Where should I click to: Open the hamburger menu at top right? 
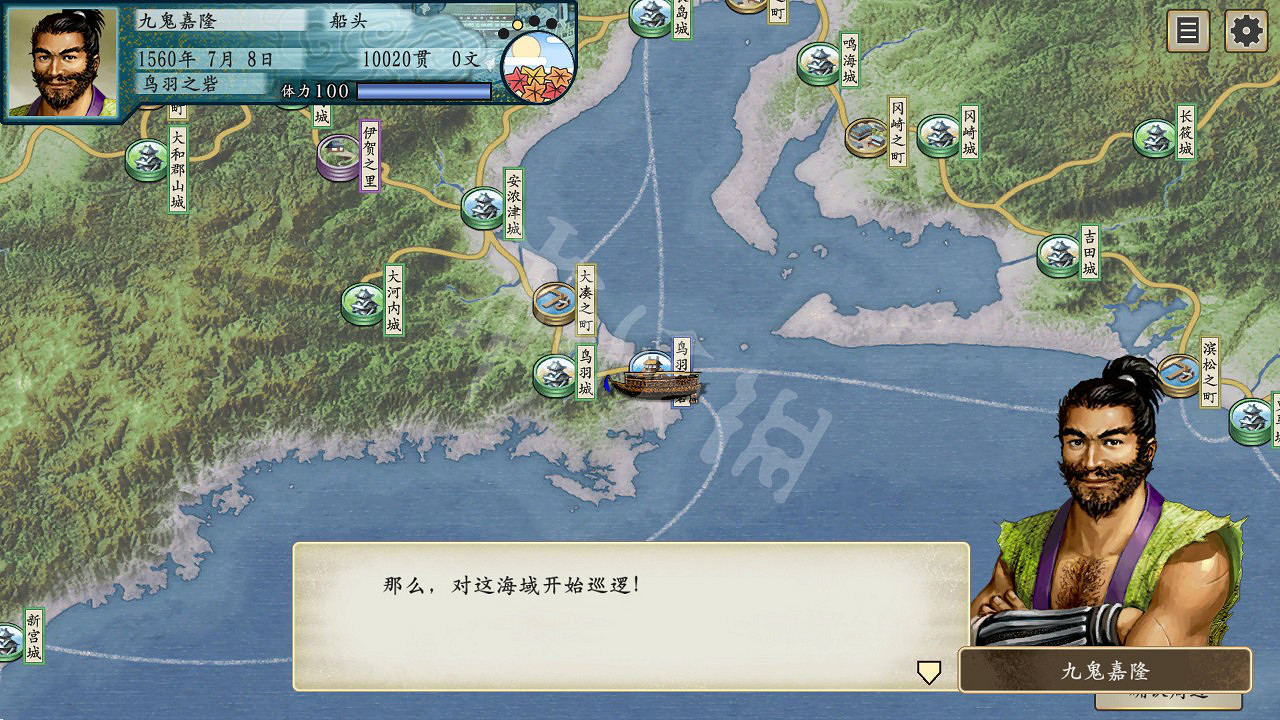pyautogui.click(x=1186, y=31)
